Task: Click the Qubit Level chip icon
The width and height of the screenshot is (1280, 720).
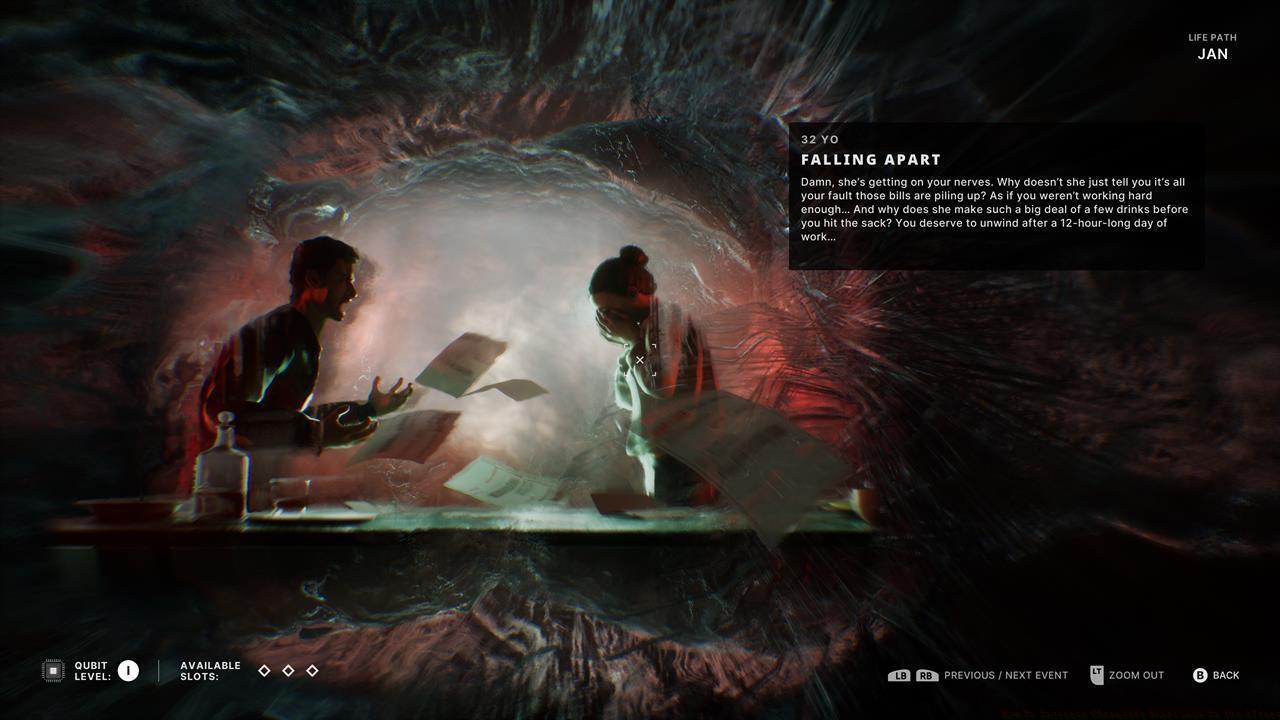Action: pos(53,671)
